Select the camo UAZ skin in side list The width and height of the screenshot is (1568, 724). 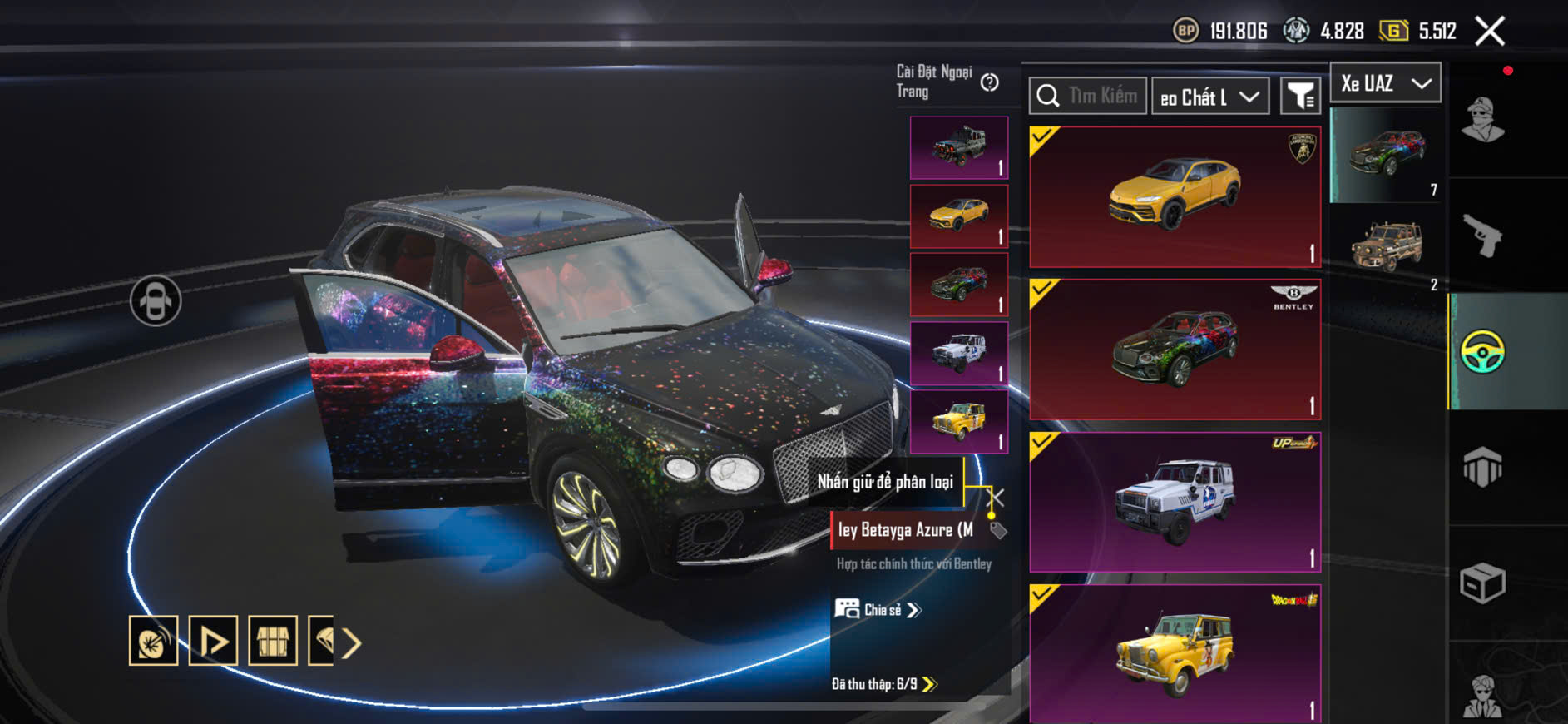coord(1386,245)
